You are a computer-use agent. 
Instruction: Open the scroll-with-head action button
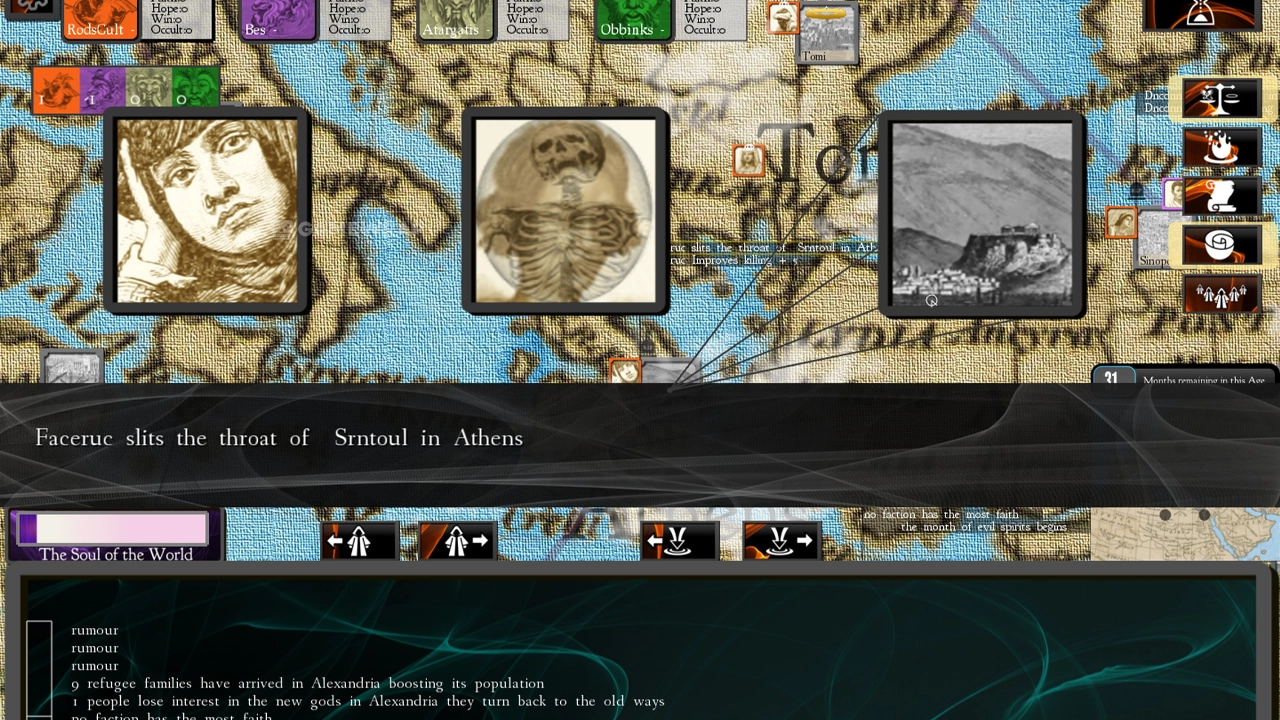coord(1221,196)
